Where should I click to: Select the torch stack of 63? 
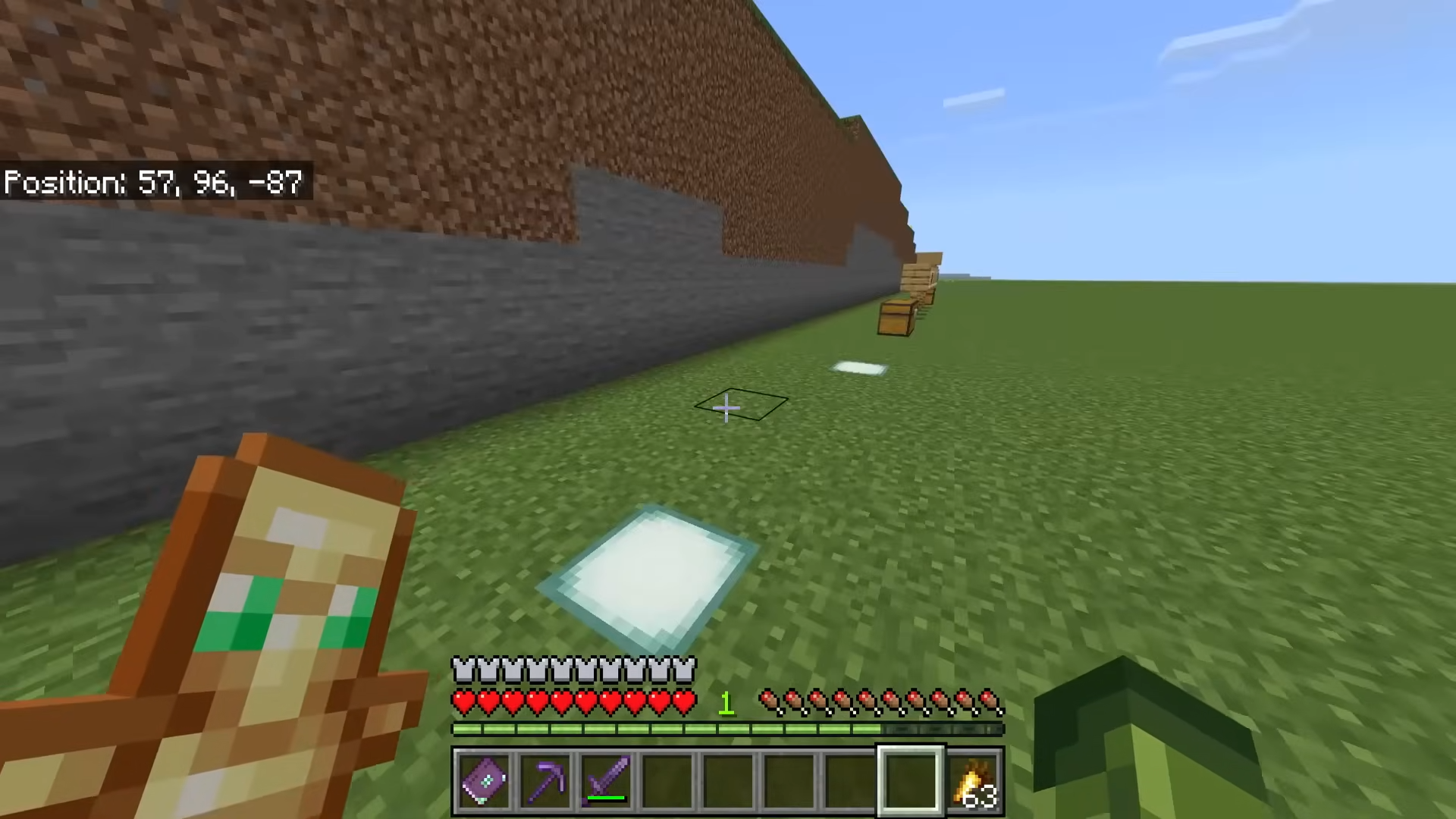(974, 780)
